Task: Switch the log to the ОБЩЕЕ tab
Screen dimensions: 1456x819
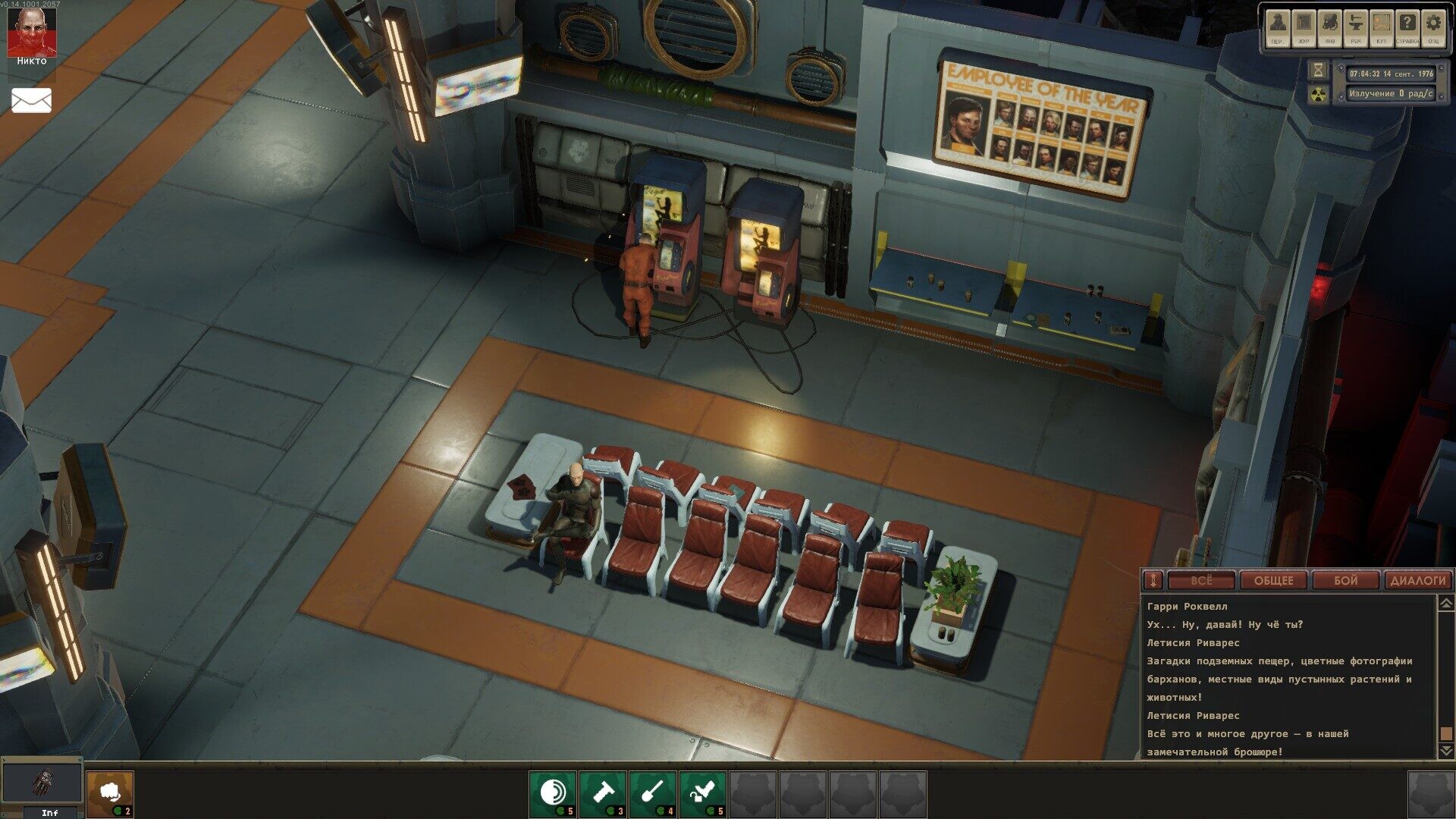Action: point(1273,581)
